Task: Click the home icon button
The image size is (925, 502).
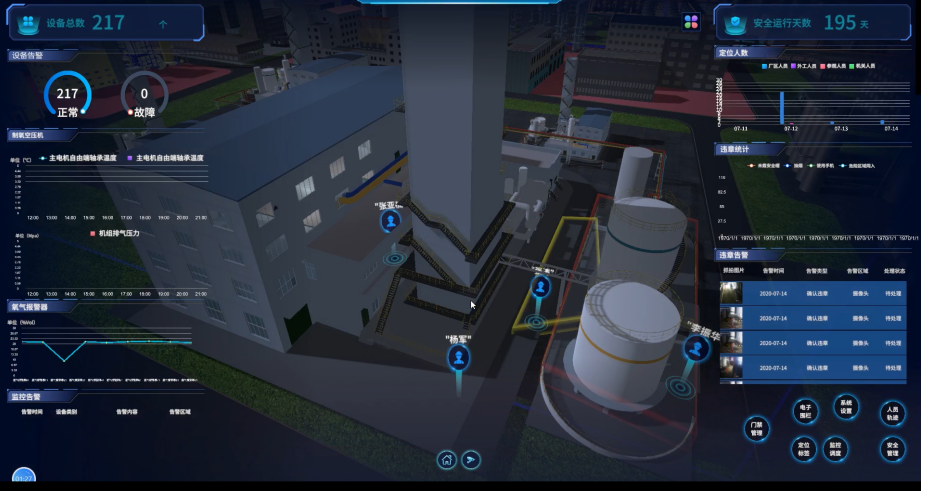Action: (x=447, y=460)
